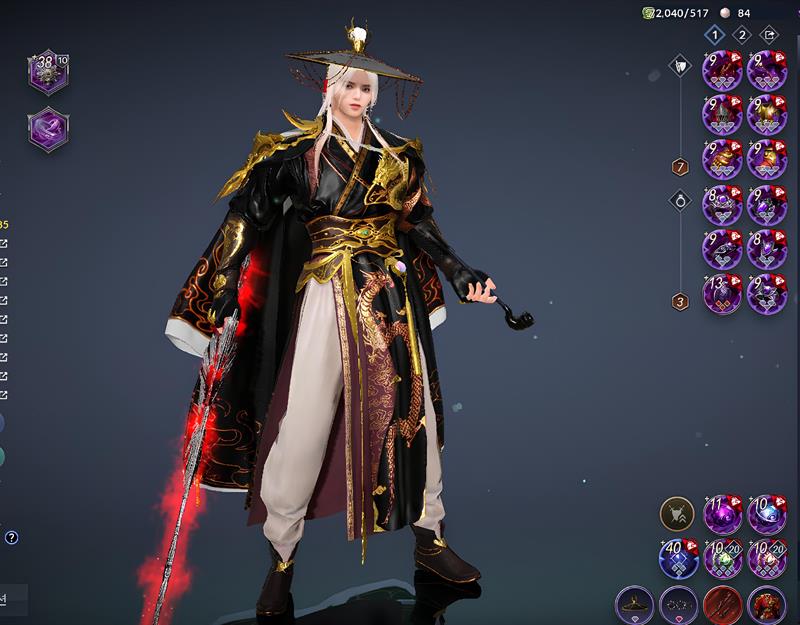Select the +13 accessory slot
The image size is (800, 625).
tap(722, 294)
